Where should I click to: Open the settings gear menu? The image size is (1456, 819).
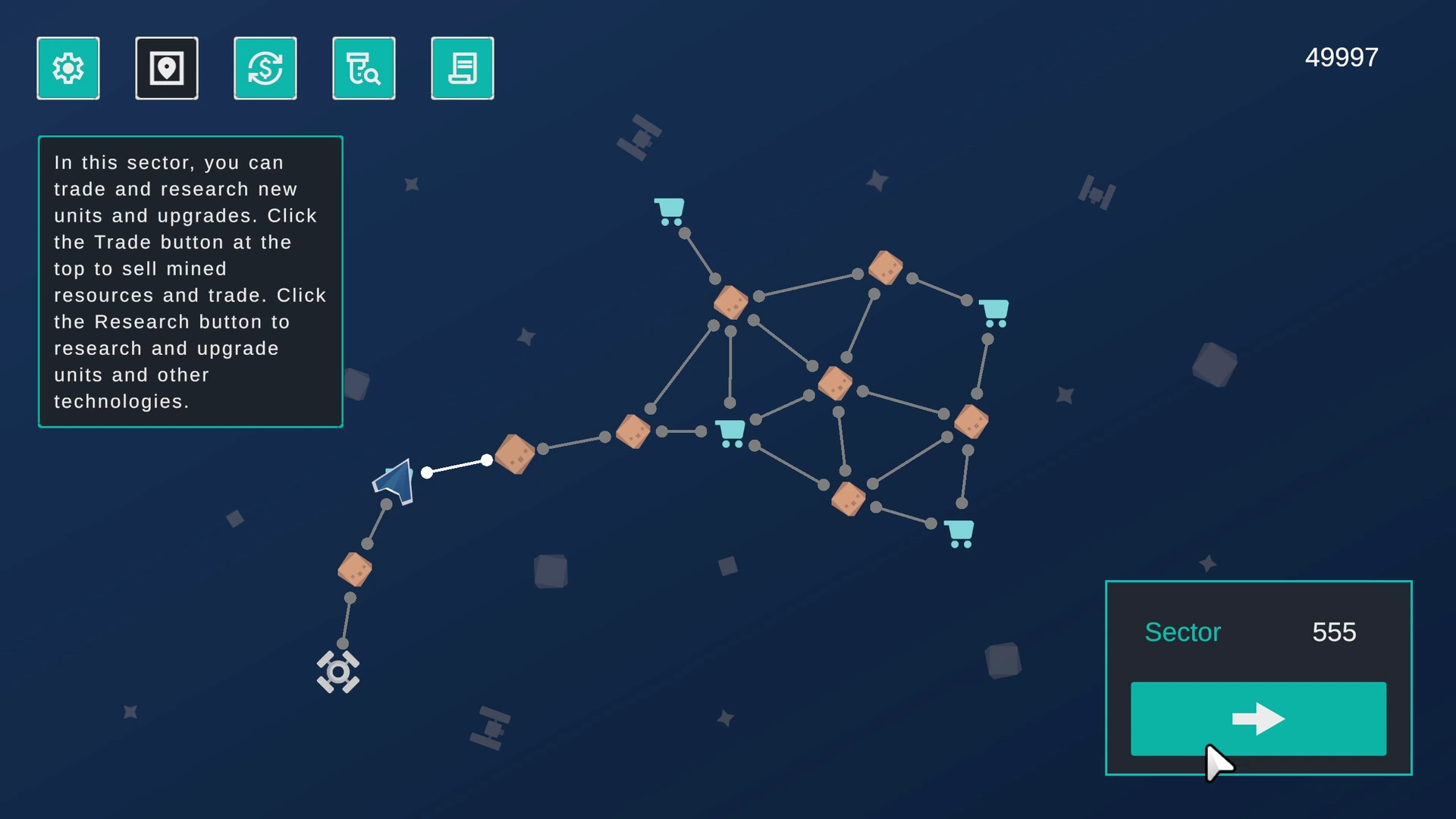pos(67,67)
